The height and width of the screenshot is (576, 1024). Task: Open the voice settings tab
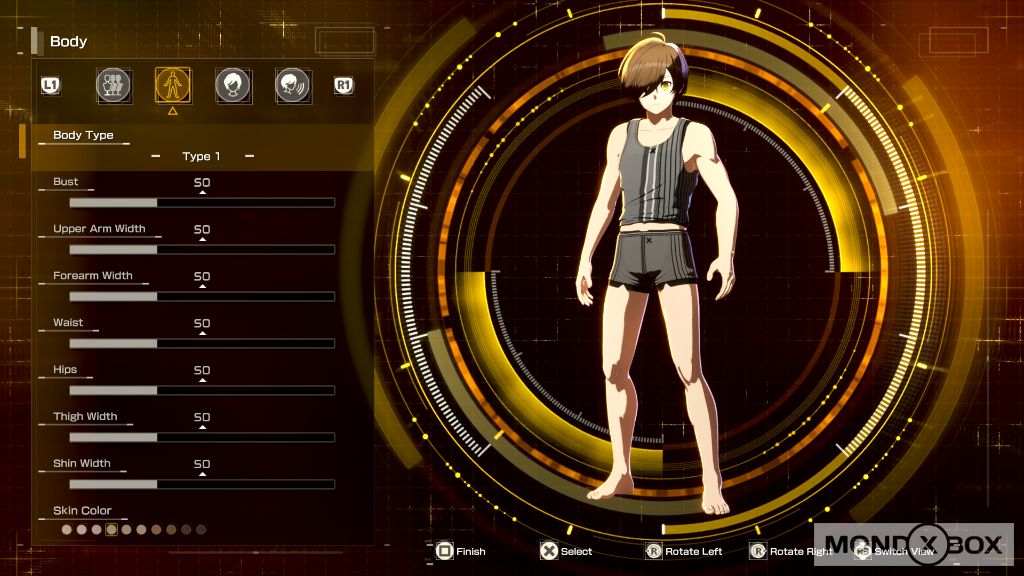pyautogui.click(x=292, y=85)
